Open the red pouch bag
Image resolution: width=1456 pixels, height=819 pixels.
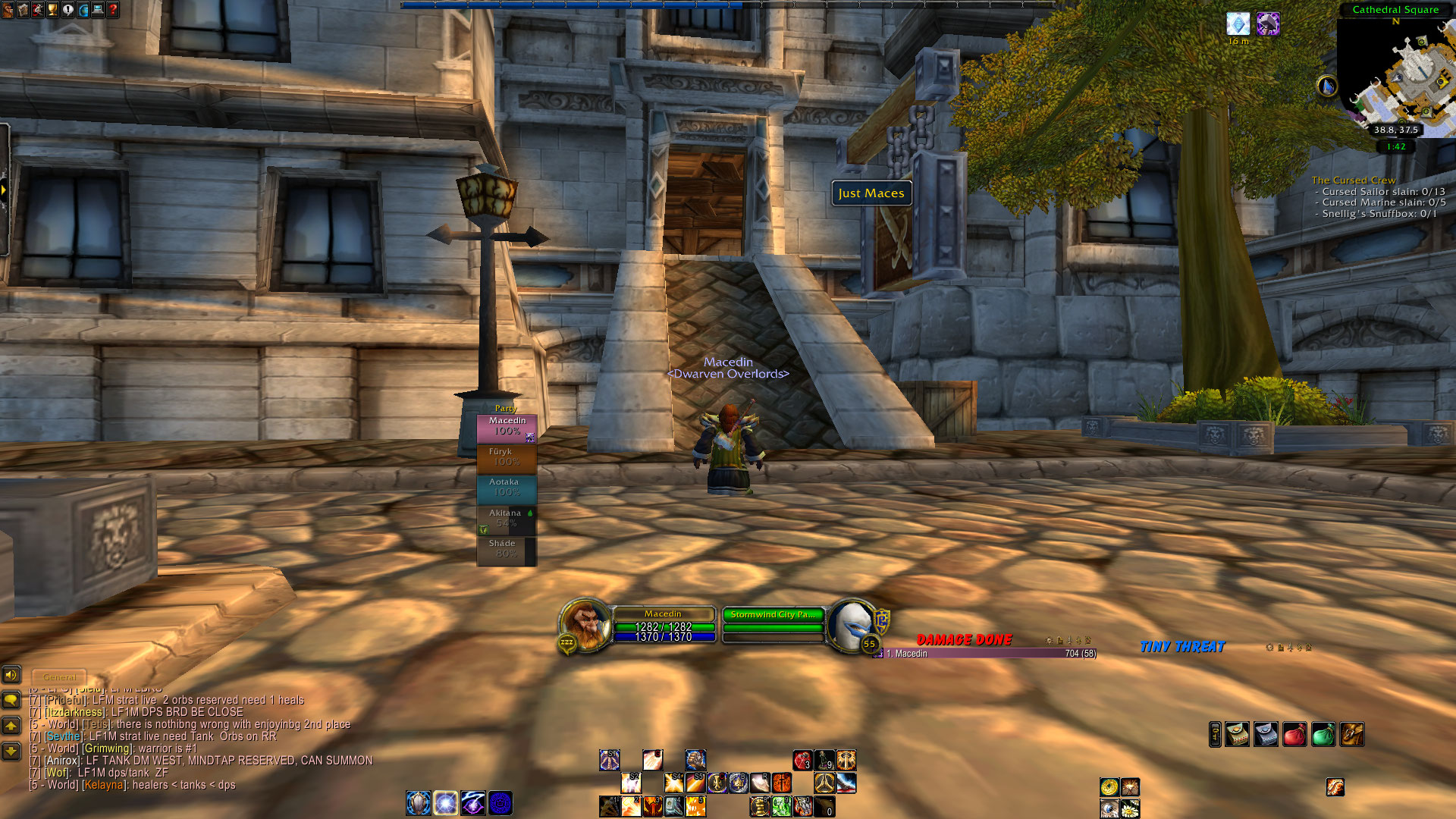tap(1294, 734)
